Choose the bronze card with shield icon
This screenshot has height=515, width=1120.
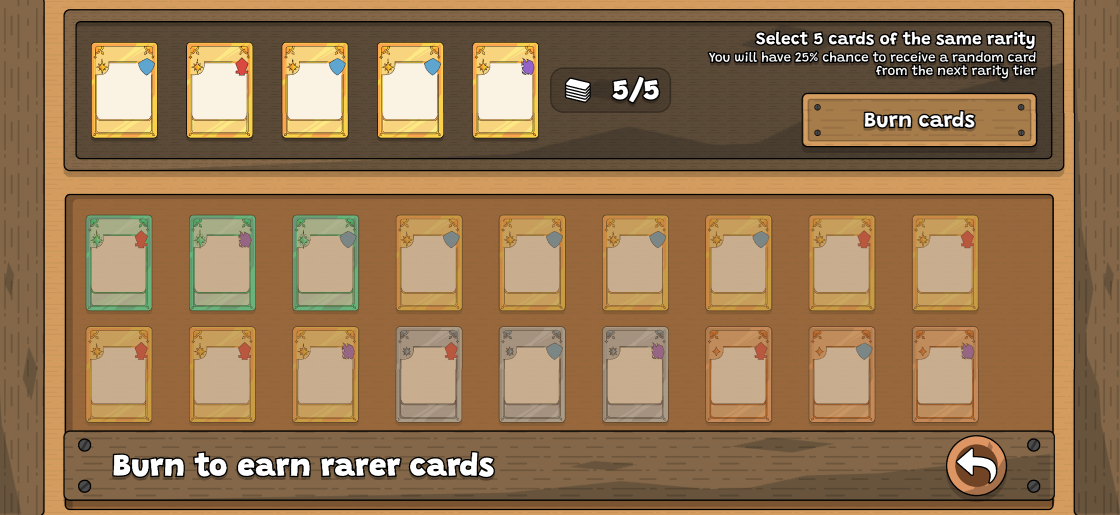(842, 375)
